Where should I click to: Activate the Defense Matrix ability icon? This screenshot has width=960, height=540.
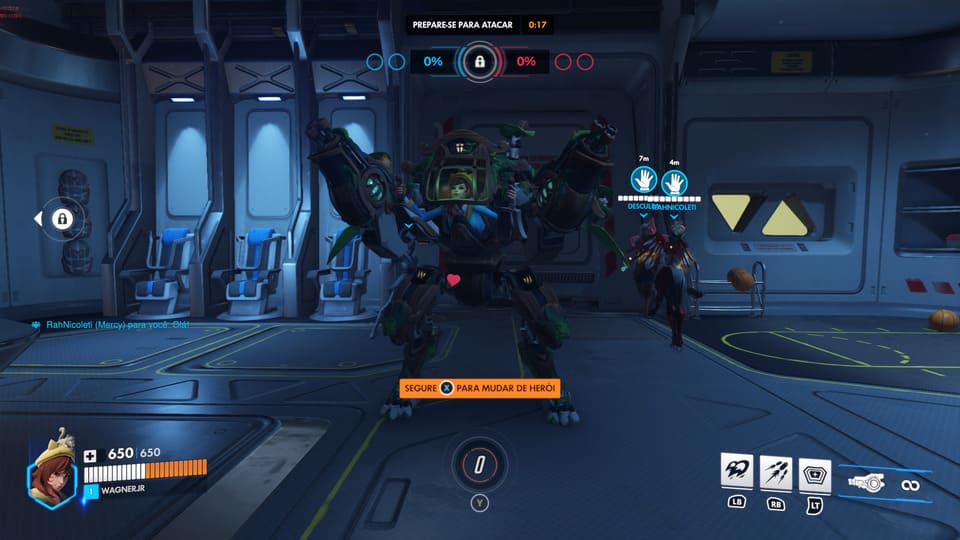pos(815,472)
